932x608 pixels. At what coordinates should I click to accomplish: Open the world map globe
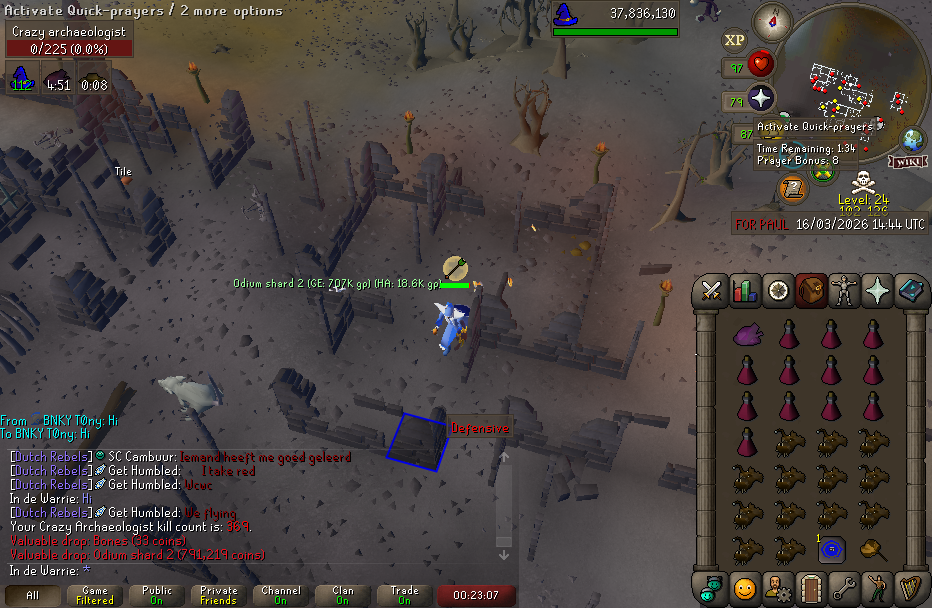click(913, 140)
